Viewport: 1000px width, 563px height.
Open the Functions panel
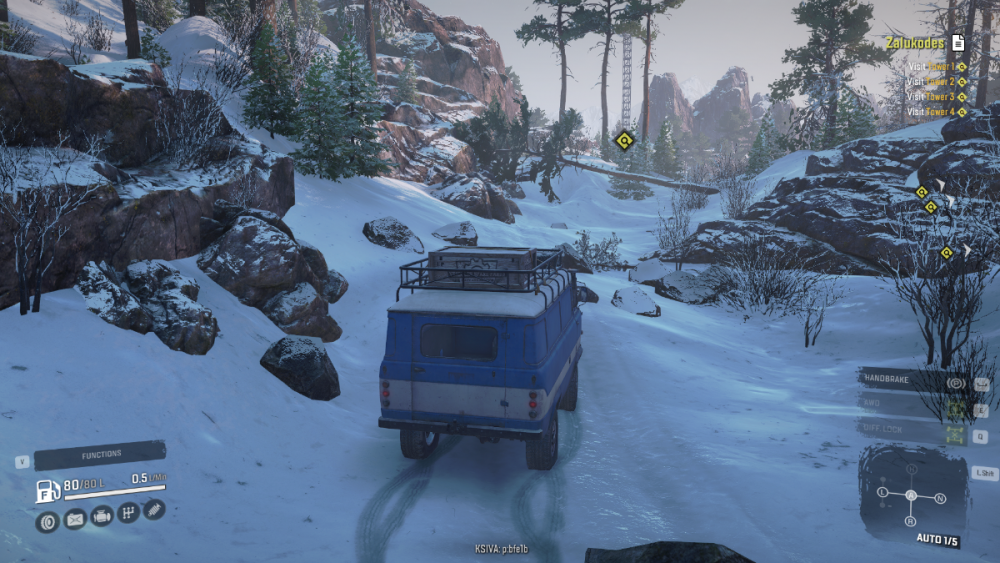(100, 455)
